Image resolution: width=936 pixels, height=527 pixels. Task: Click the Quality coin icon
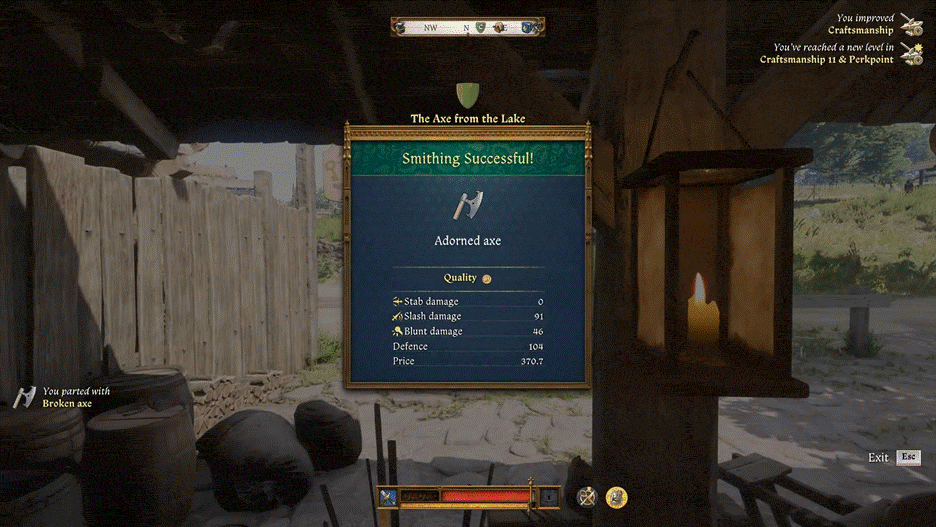click(x=487, y=279)
